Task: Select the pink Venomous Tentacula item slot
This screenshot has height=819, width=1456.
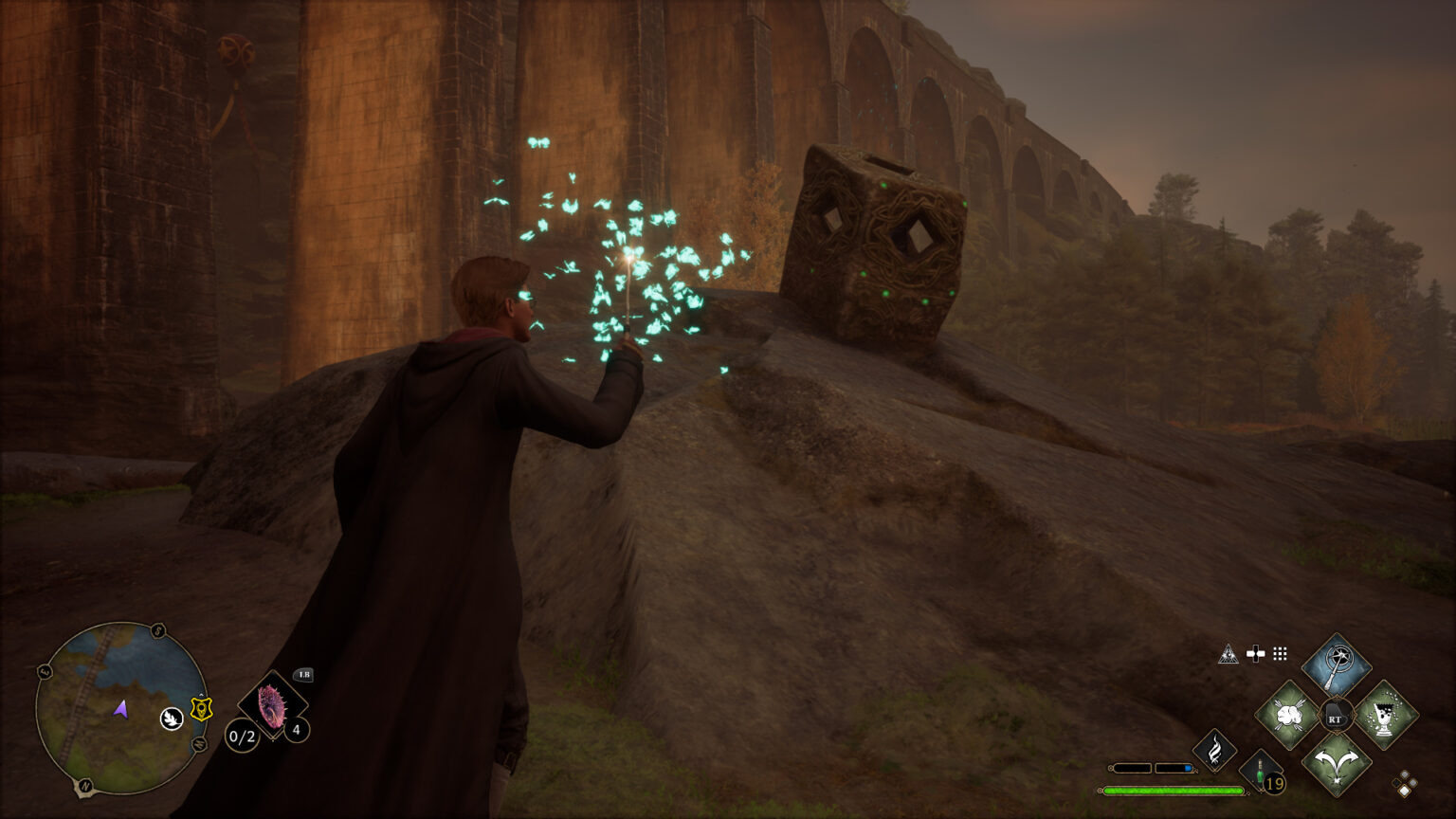Action: [273, 706]
